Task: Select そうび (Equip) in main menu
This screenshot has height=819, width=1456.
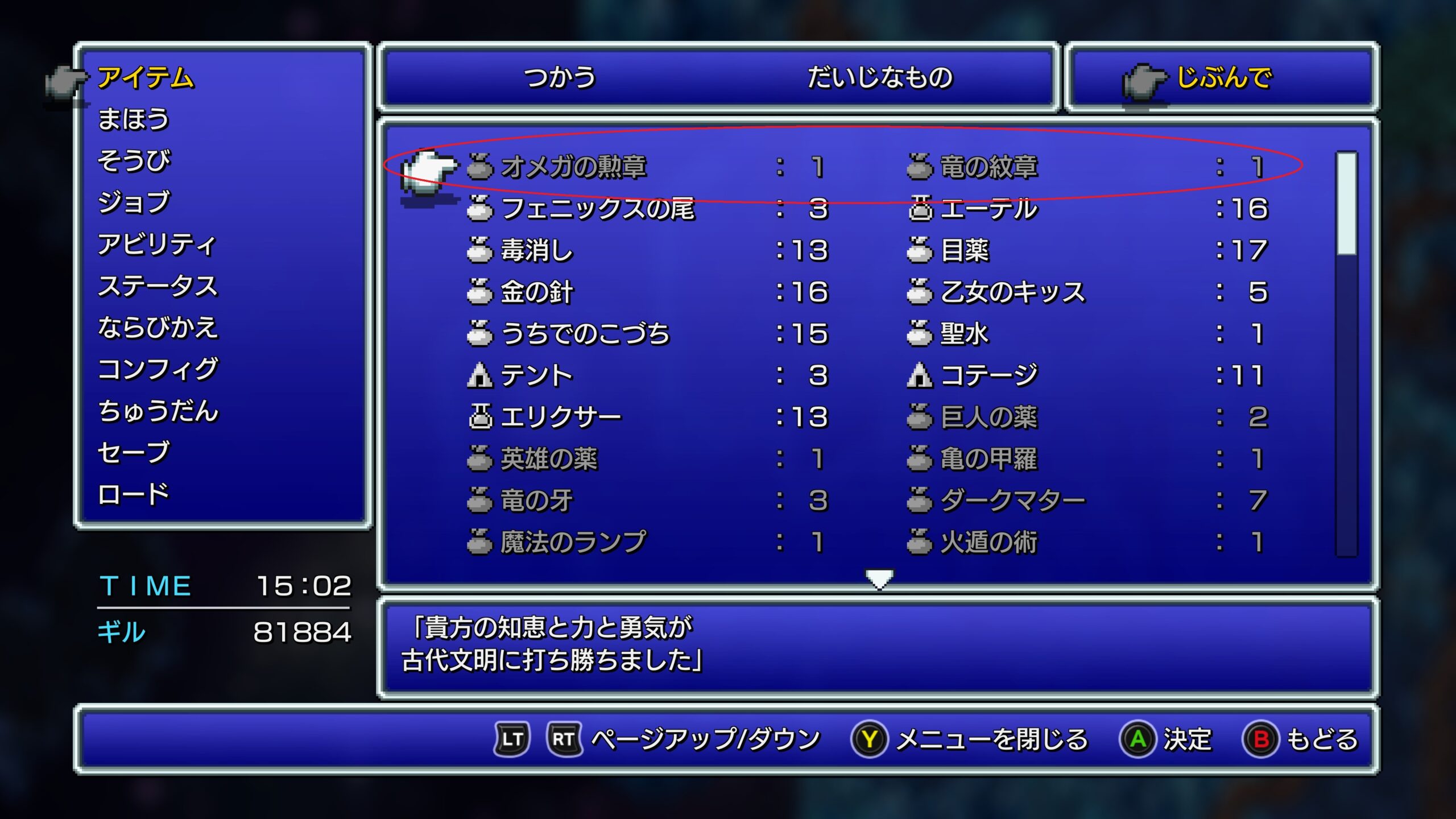Action: pos(134,161)
